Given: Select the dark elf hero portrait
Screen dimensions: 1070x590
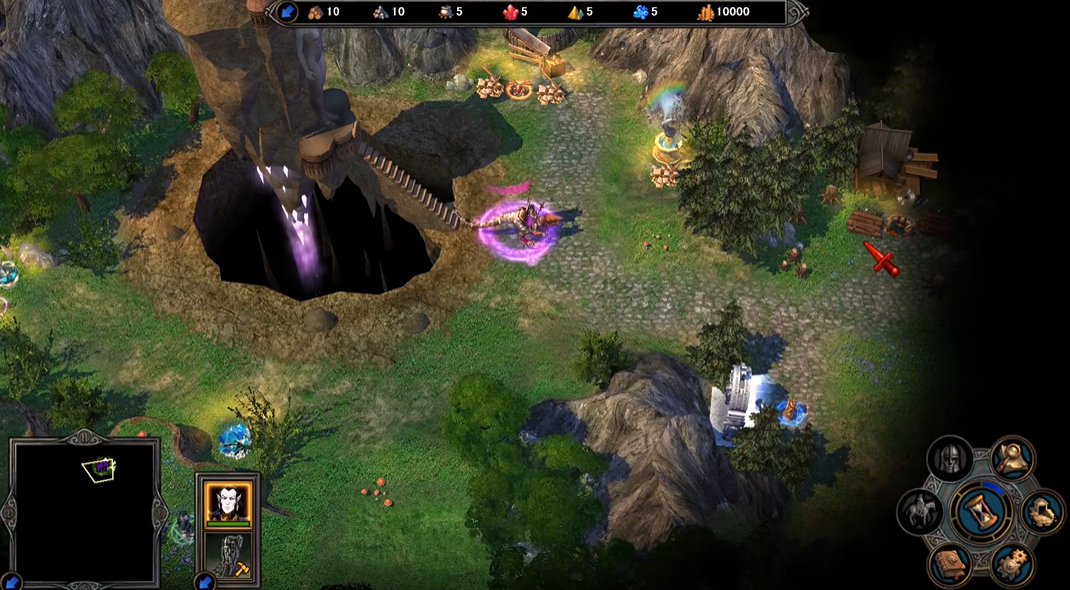Looking at the screenshot, I should coord(227,501).
